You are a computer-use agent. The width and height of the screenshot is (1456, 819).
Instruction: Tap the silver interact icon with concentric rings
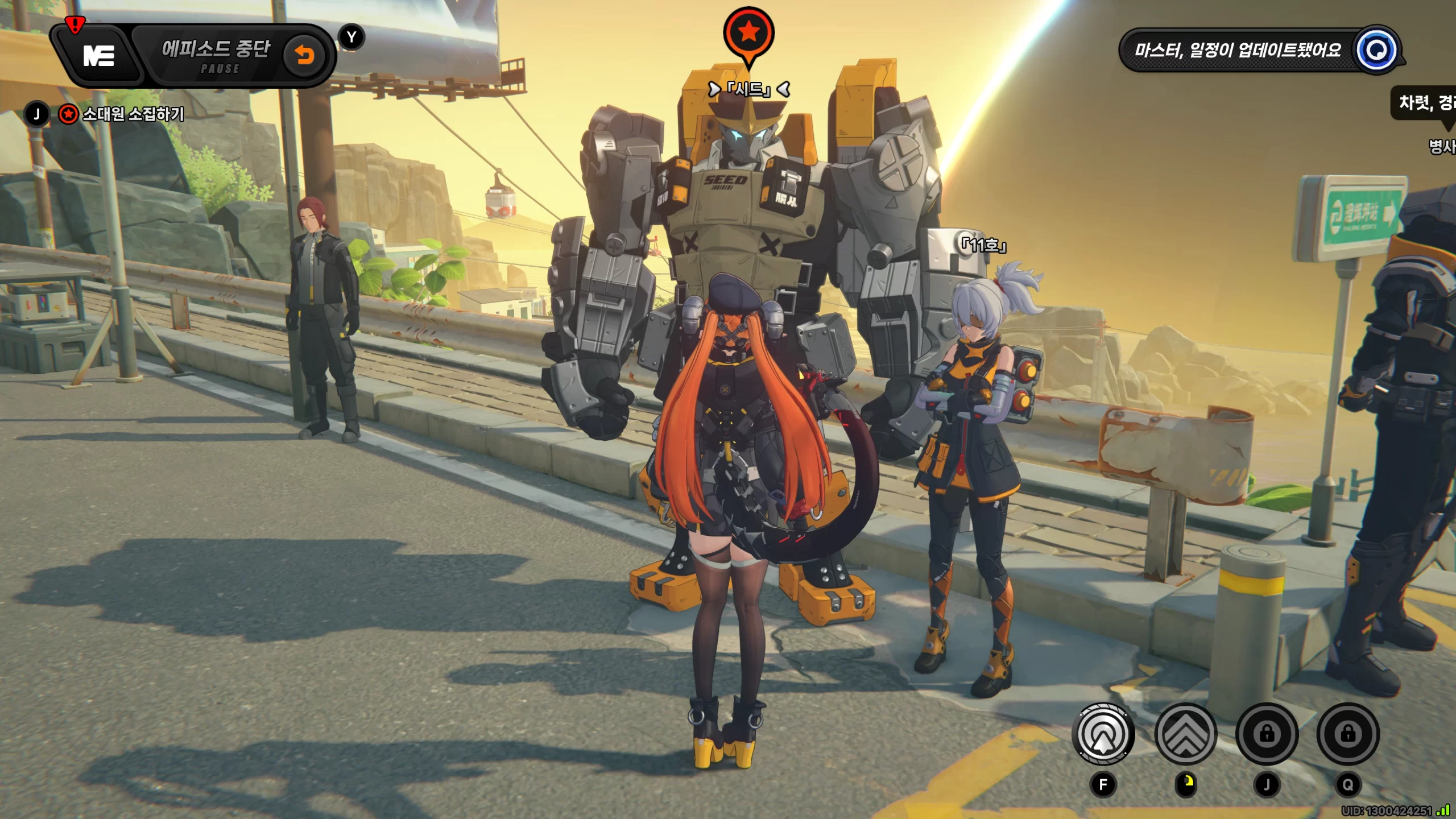pyautogui.click(x=1103, y=734)
